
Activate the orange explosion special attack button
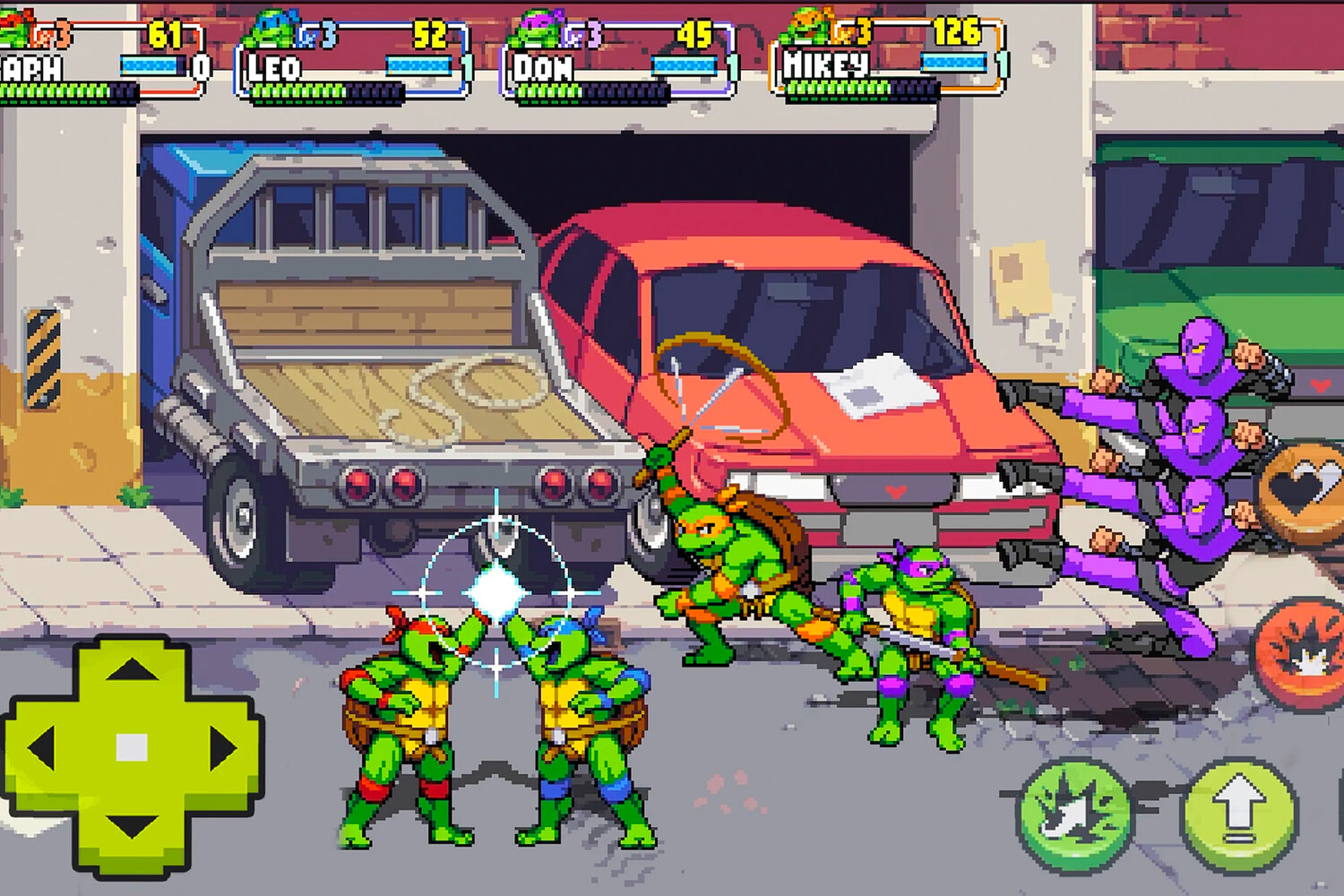pos(1304,654)
